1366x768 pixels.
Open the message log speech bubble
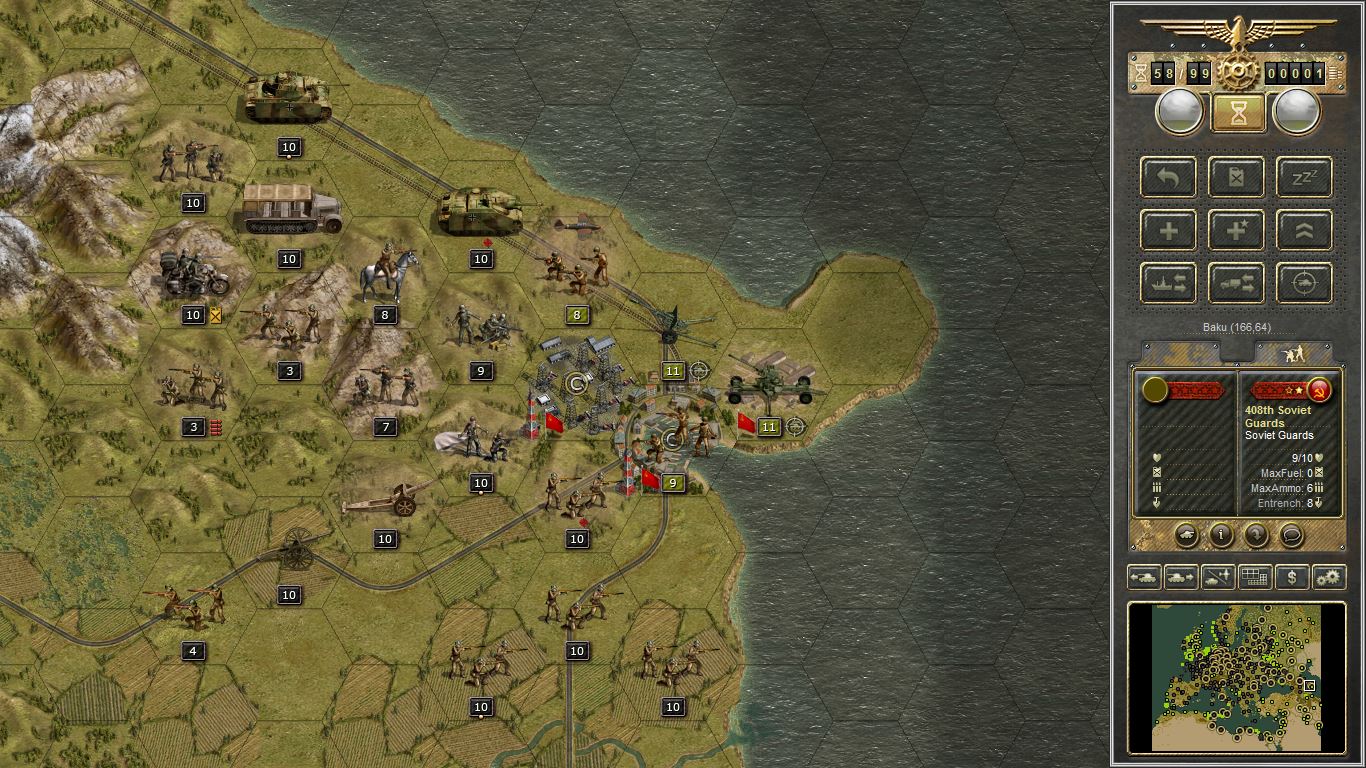1292,536
